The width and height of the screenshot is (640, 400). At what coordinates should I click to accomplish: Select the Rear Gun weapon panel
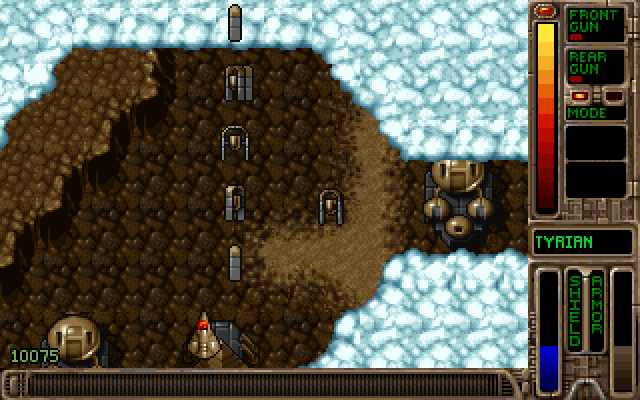(x=595, y=66)
